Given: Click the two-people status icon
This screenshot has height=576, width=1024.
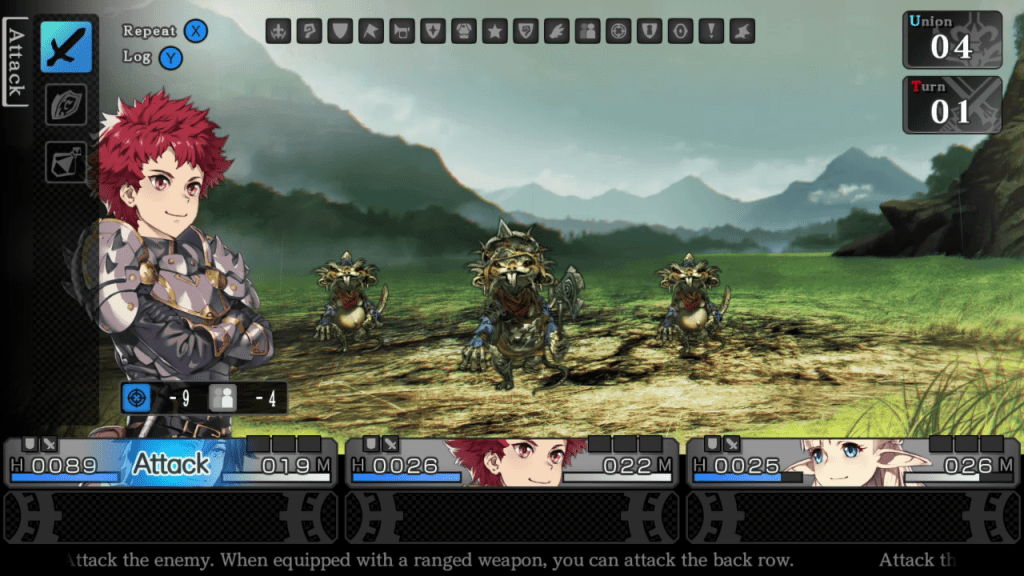Looking at the screenshot, I should [x=588, y=31].
